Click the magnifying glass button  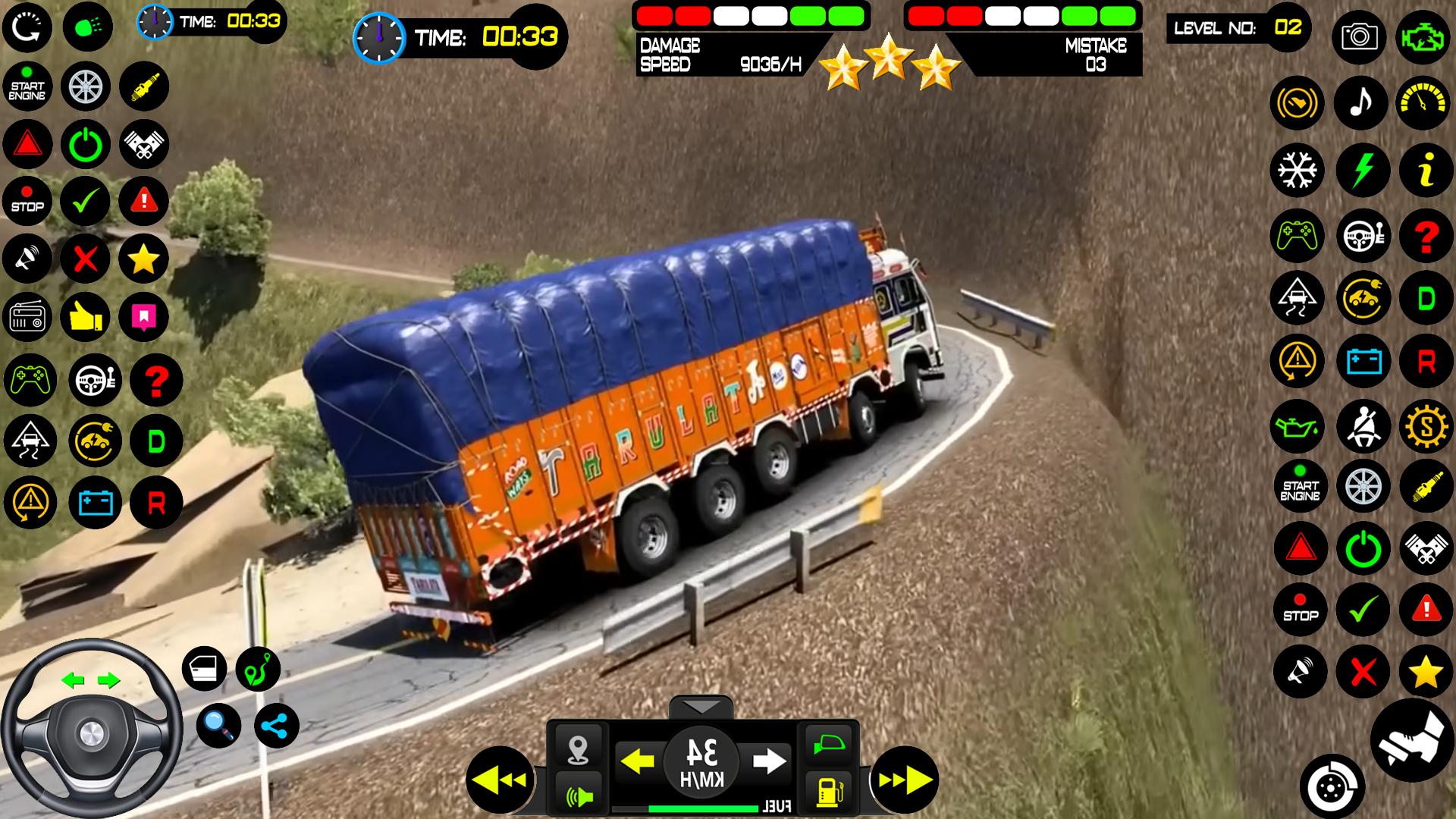219,726
